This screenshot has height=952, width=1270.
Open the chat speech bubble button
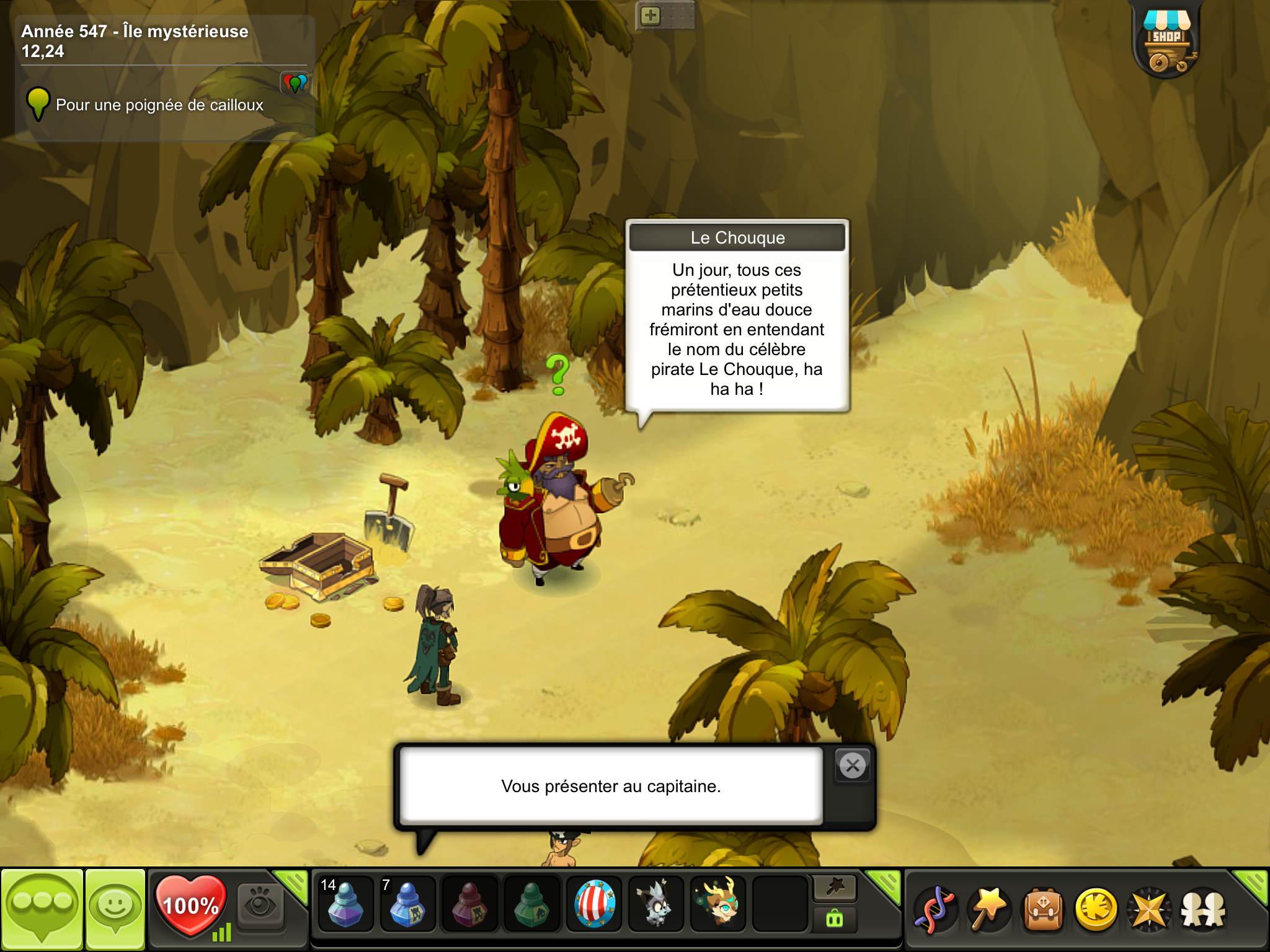click(42, 907)
